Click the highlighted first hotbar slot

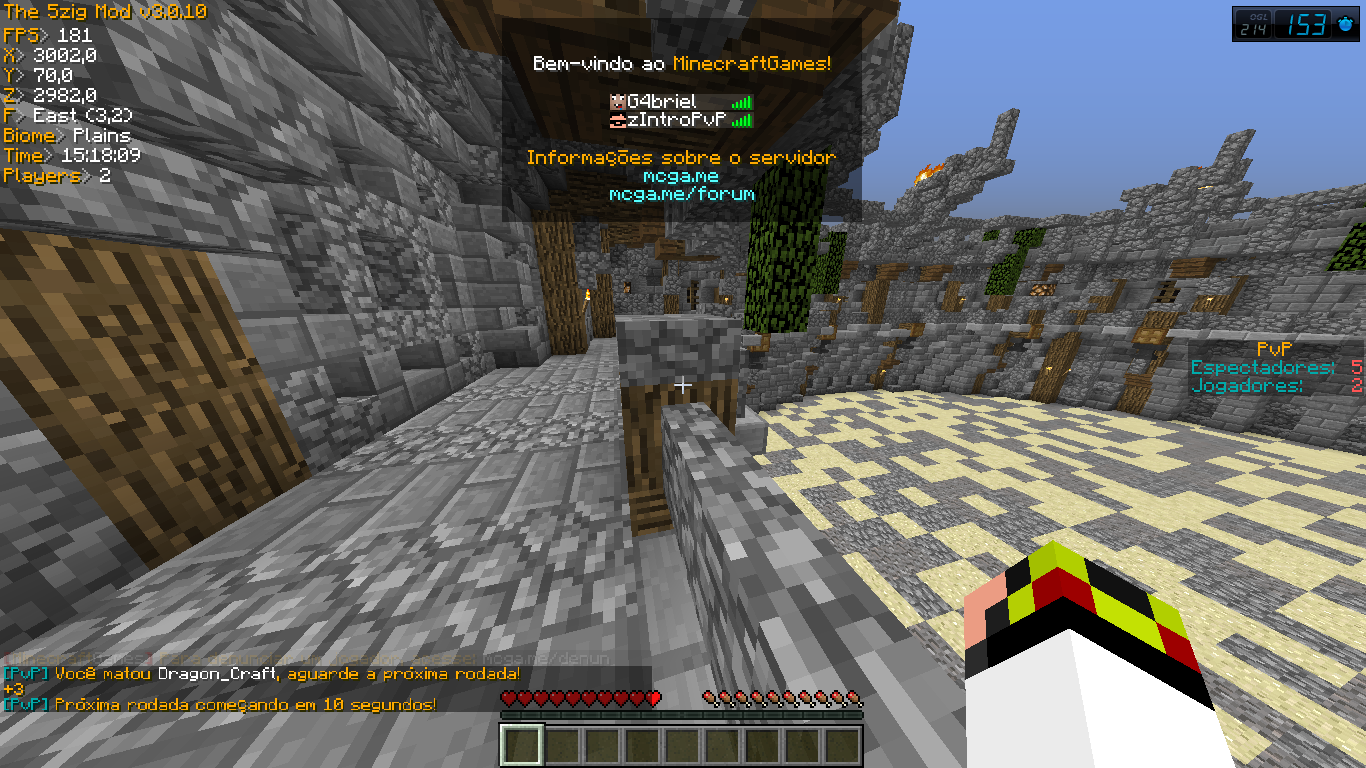(521, 745)
